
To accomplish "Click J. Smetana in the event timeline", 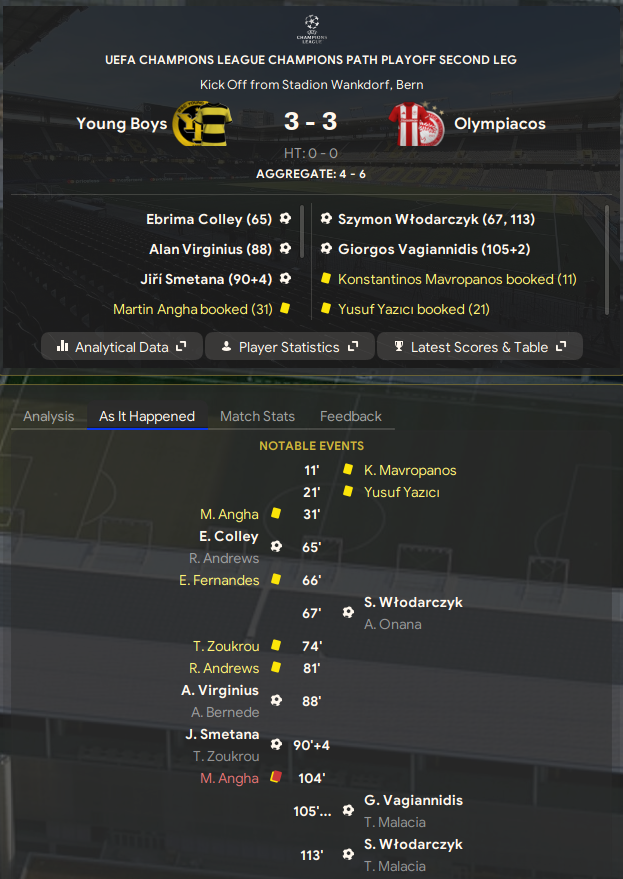I will pyautogui.click(x=222, y=734).
